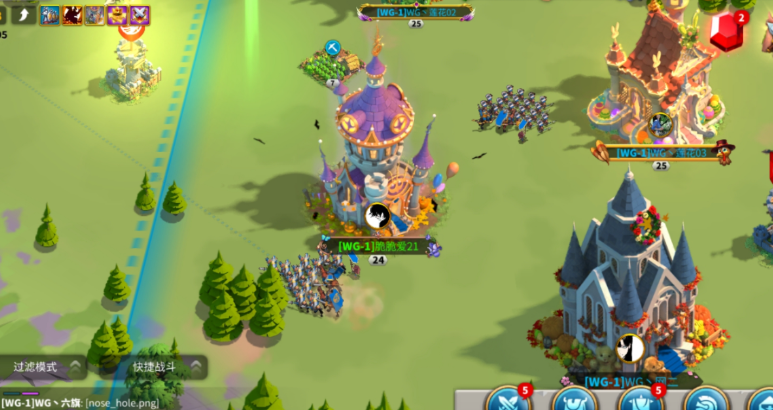Click the dark dragon buff icon
This screenshot has height=410, width=773.
coord(72,15)
